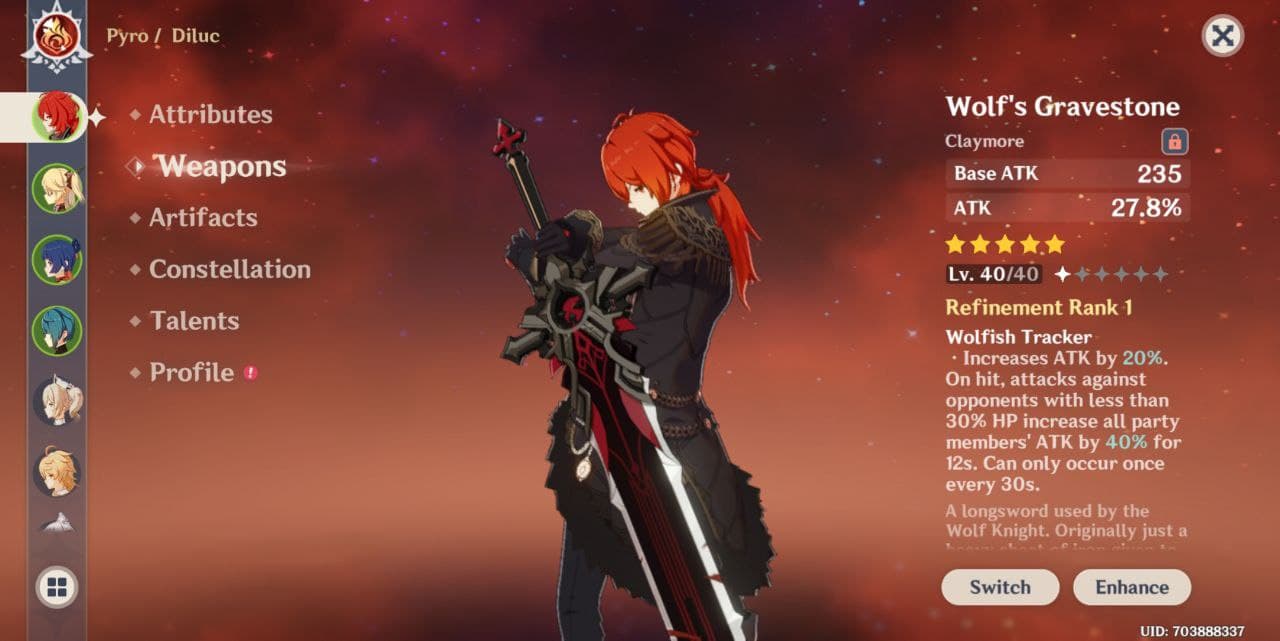Close the character screen

pos(1222,36)
